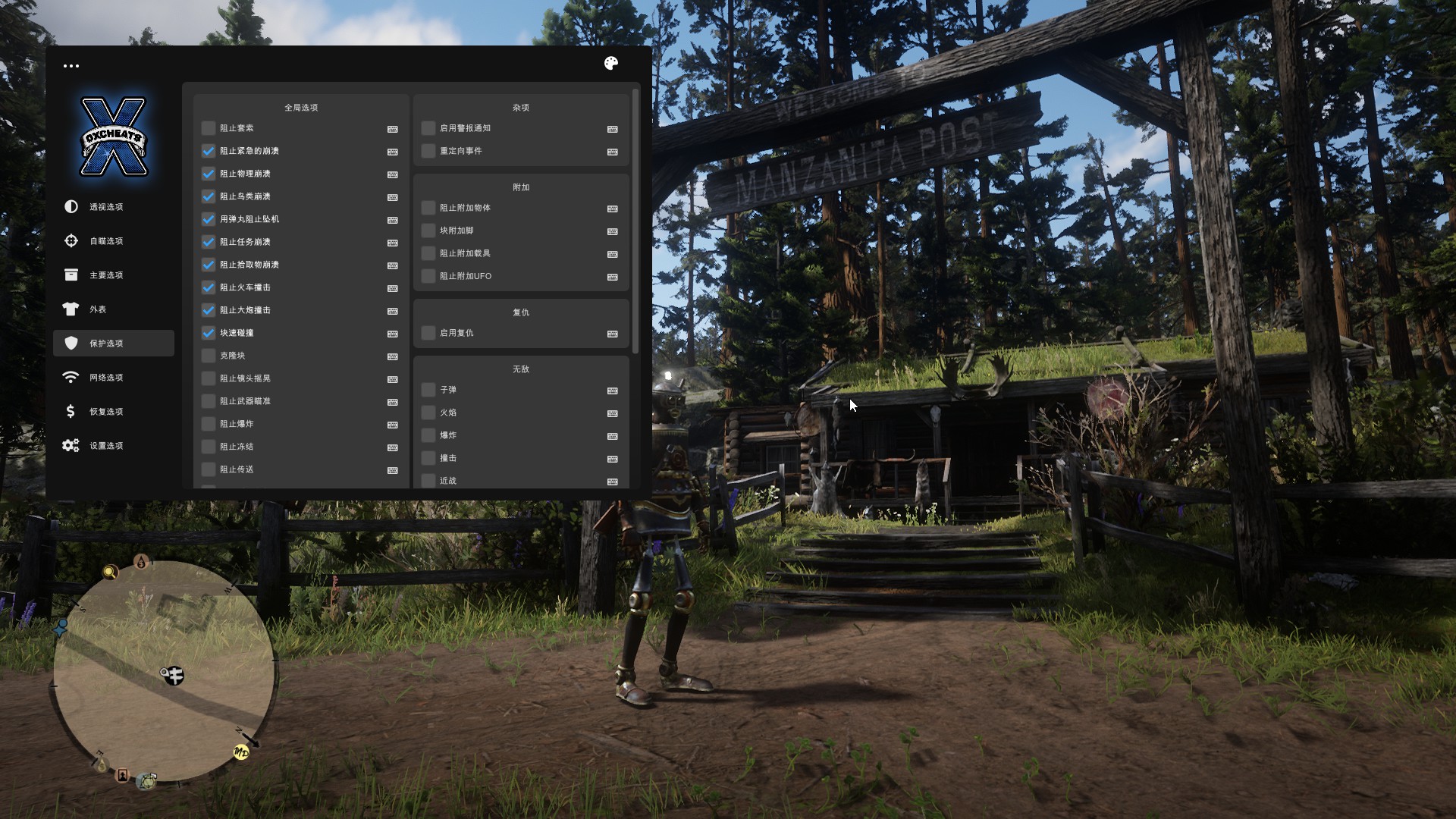This screenshot has width=1456, height=819.
Task: Uncheck 阻止物理崩溃
Action: click(209, 174)
